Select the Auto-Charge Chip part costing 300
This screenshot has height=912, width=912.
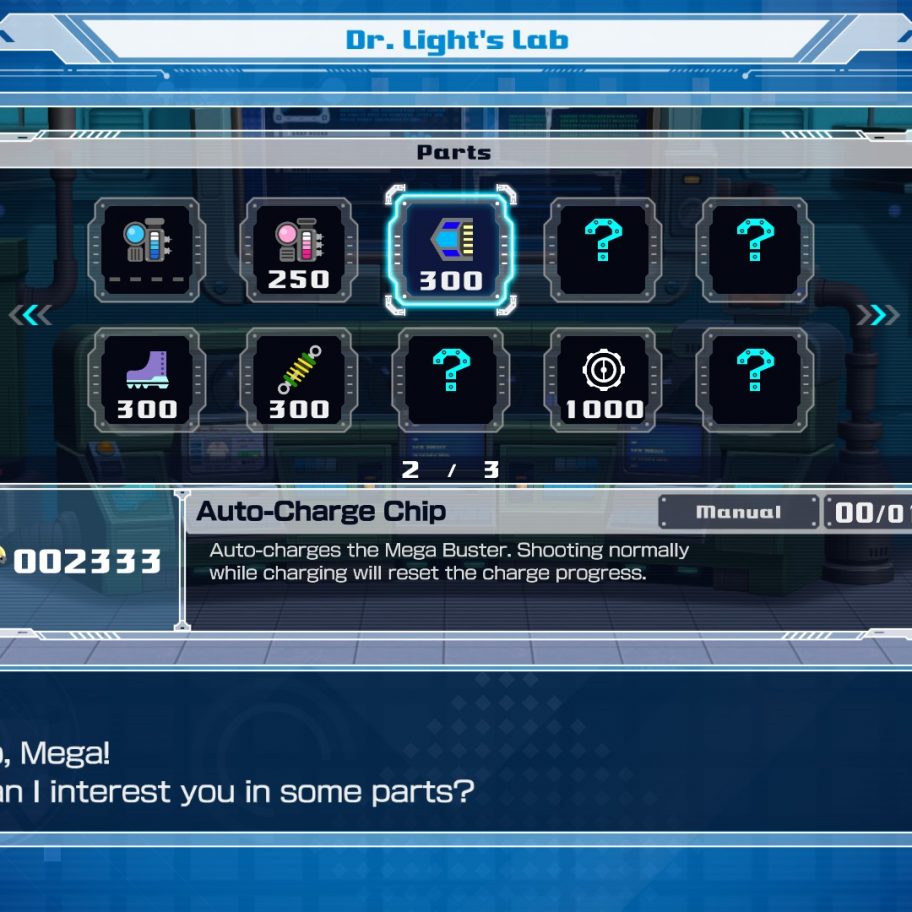pos(450,250)
